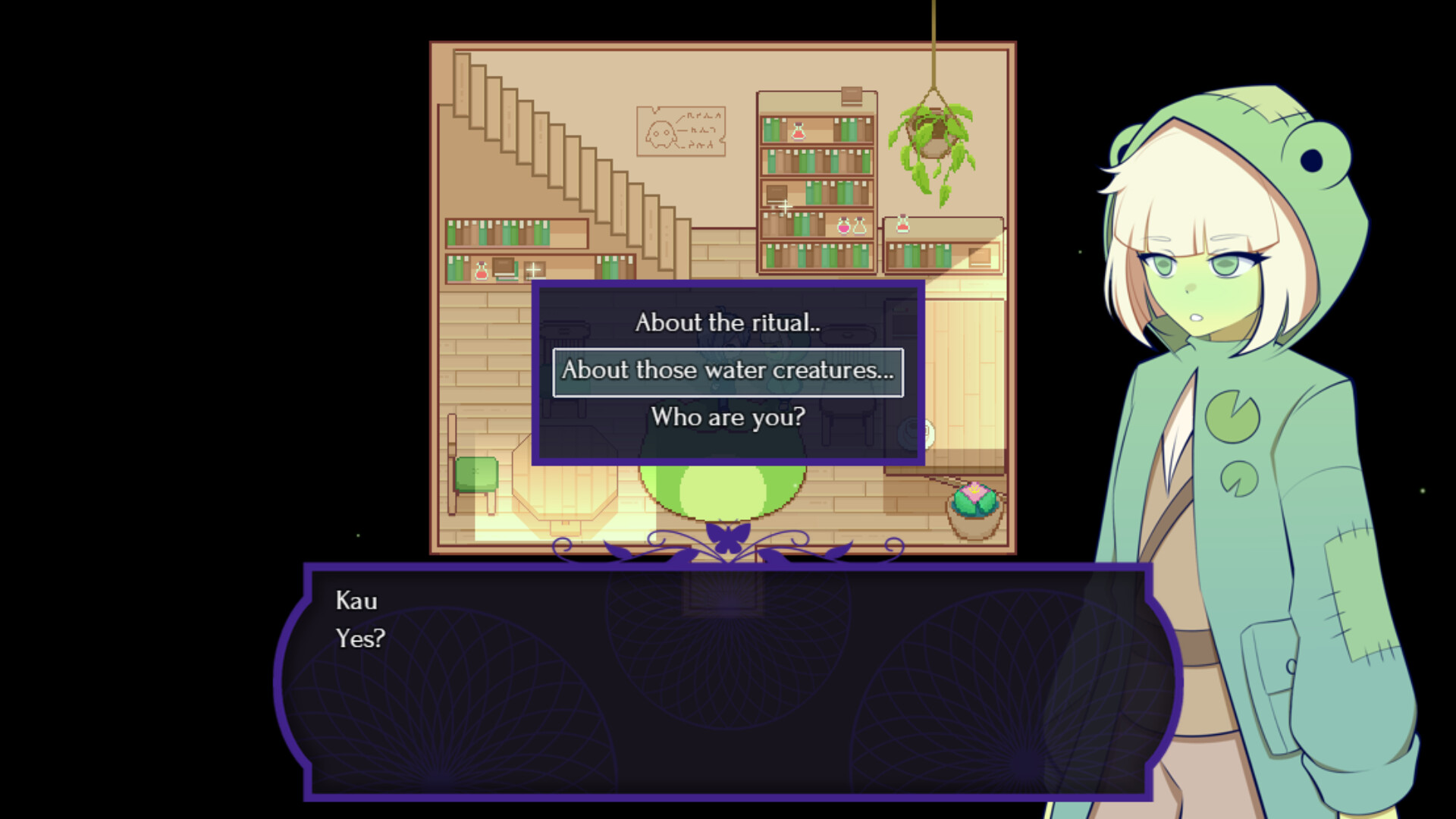The image size is (1456, 819).
Task: Select the highlighted About those water creatures option
Action: [726, 371]
